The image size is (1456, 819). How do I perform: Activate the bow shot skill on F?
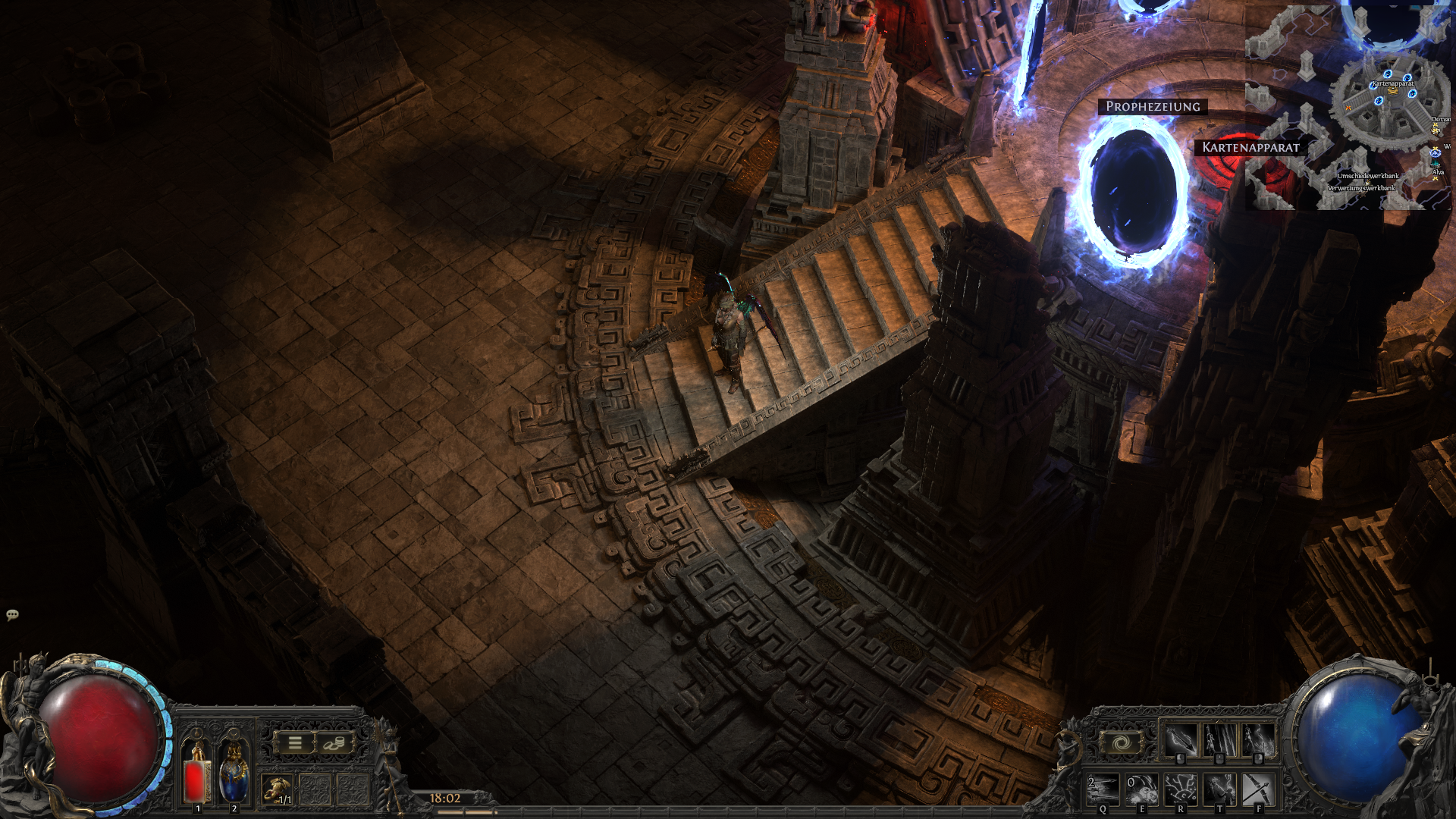click(1258, 789)
